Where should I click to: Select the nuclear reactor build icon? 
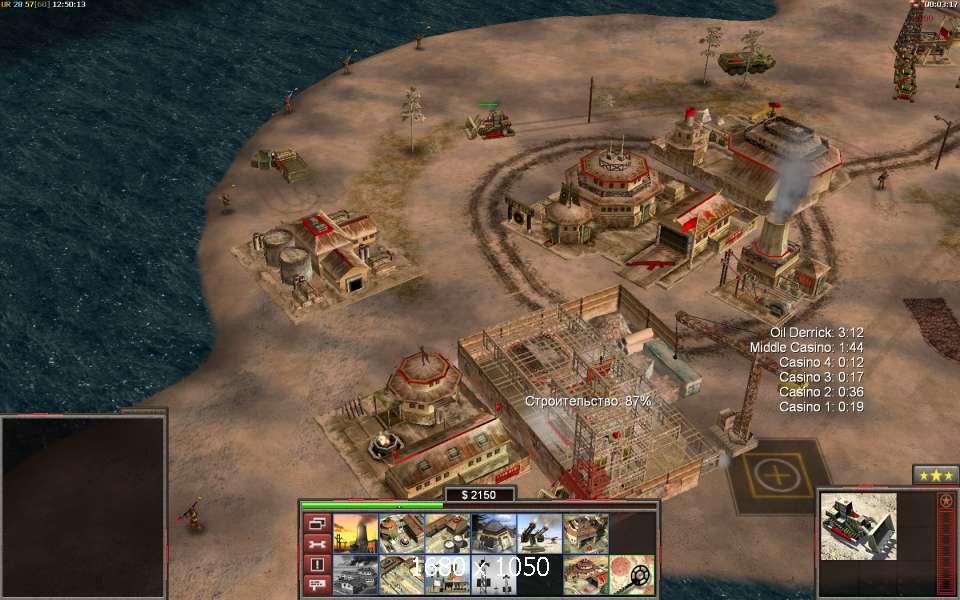(x=353, y=533)
